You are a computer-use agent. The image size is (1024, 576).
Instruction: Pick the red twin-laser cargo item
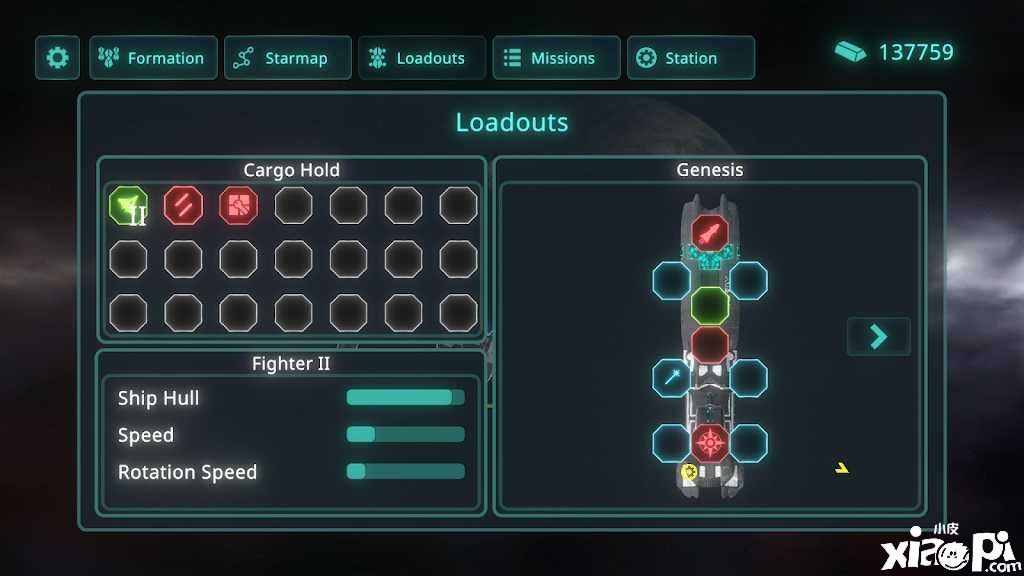pyautogui.click(x=184, y=206)
